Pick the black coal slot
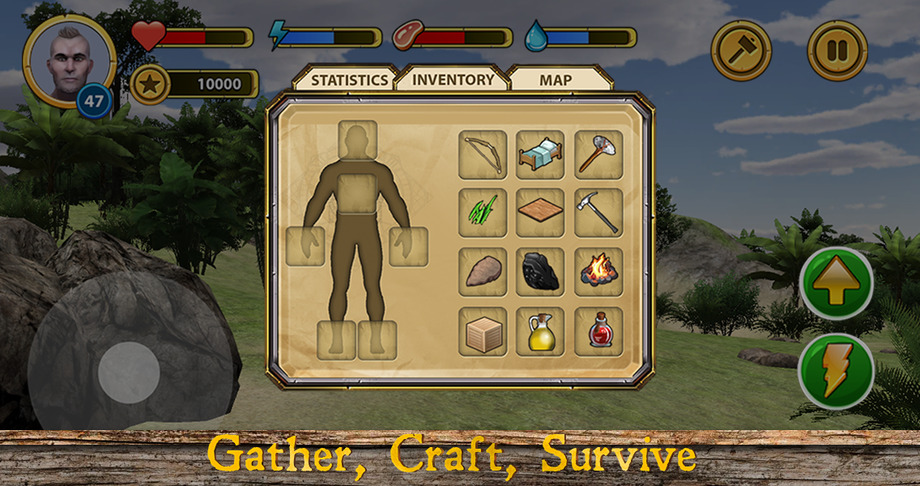 pos(540,272)
